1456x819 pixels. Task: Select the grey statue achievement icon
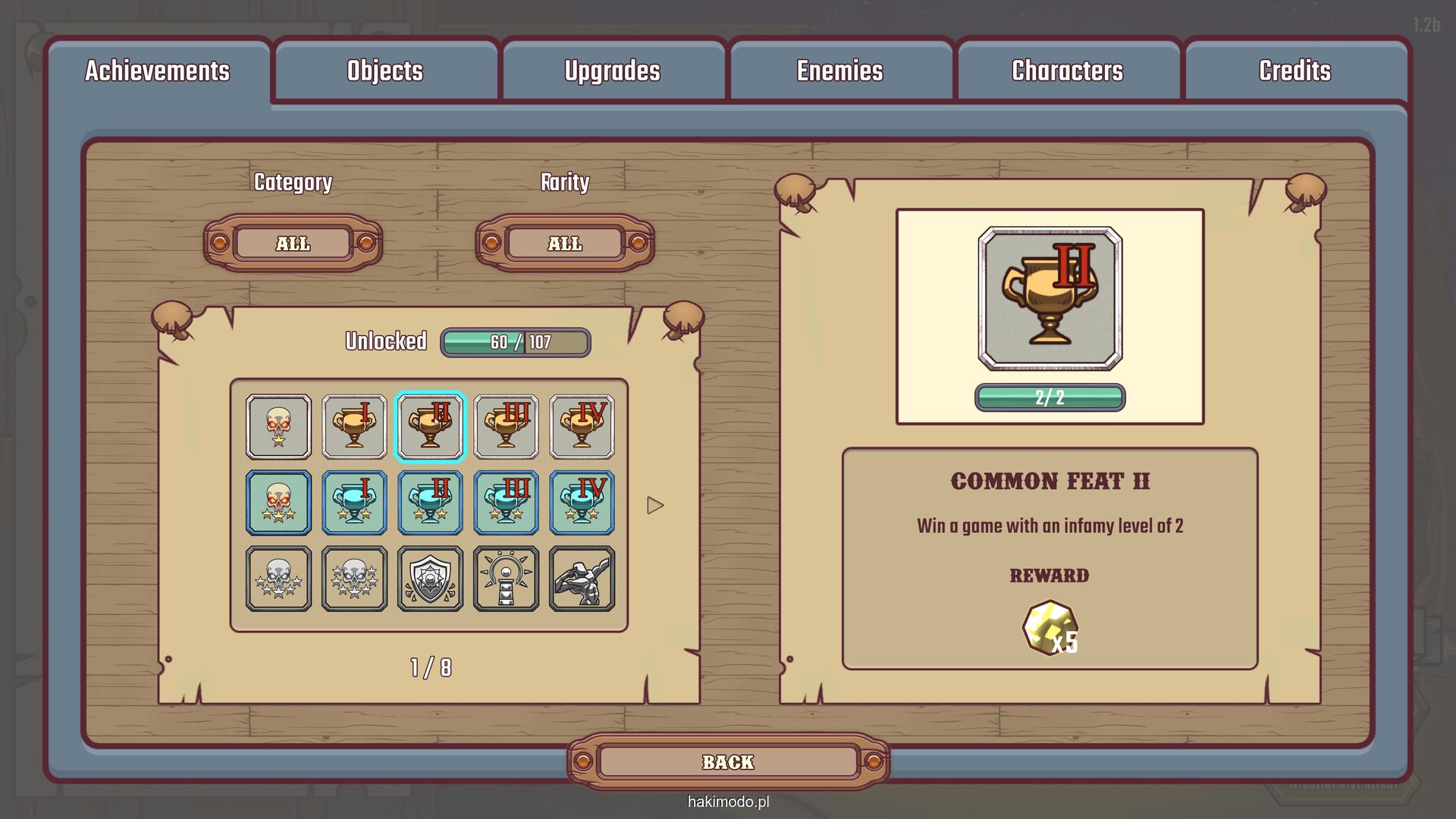582,579
